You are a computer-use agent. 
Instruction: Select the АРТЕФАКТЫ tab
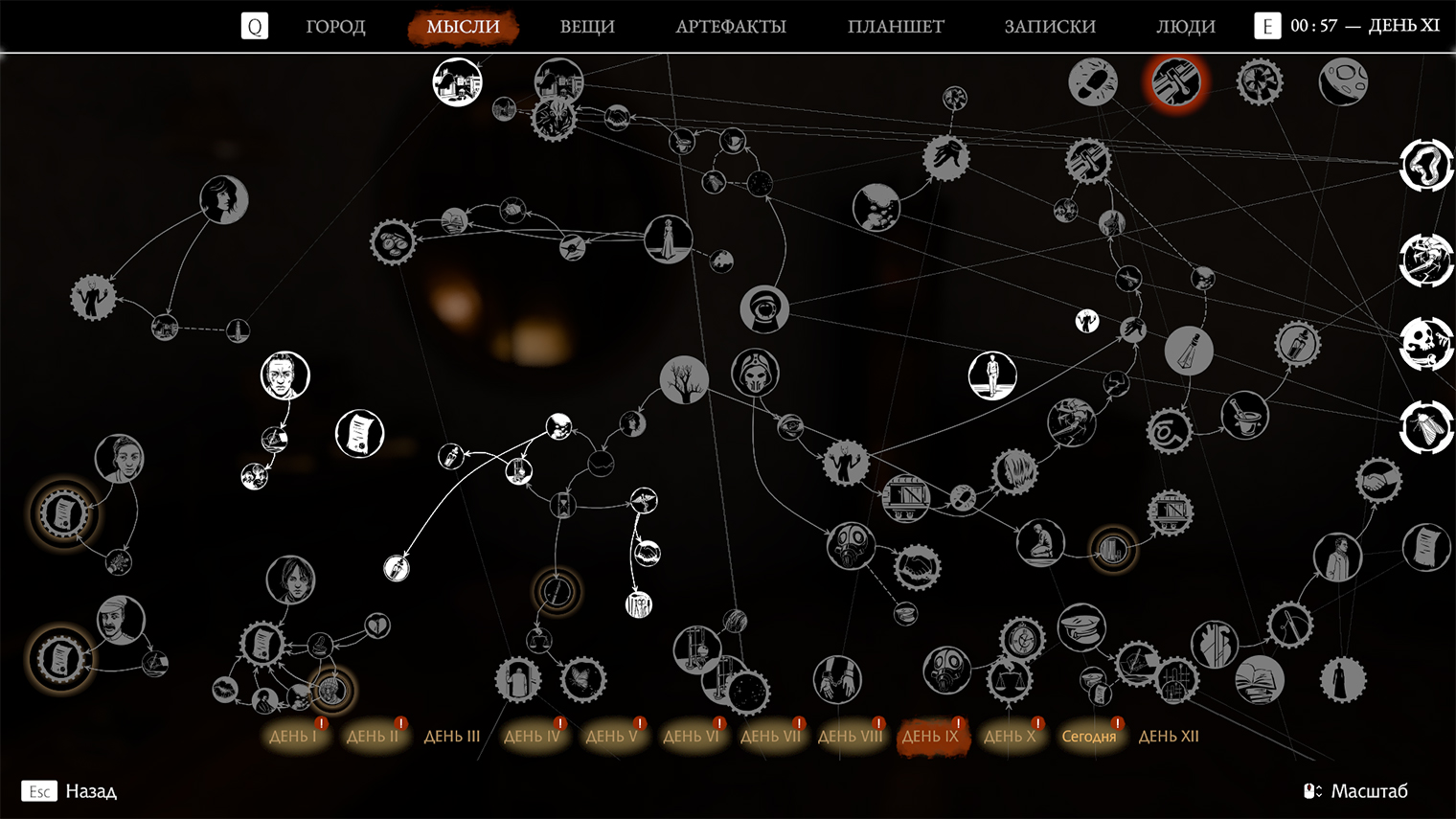[x=730, y=27]
